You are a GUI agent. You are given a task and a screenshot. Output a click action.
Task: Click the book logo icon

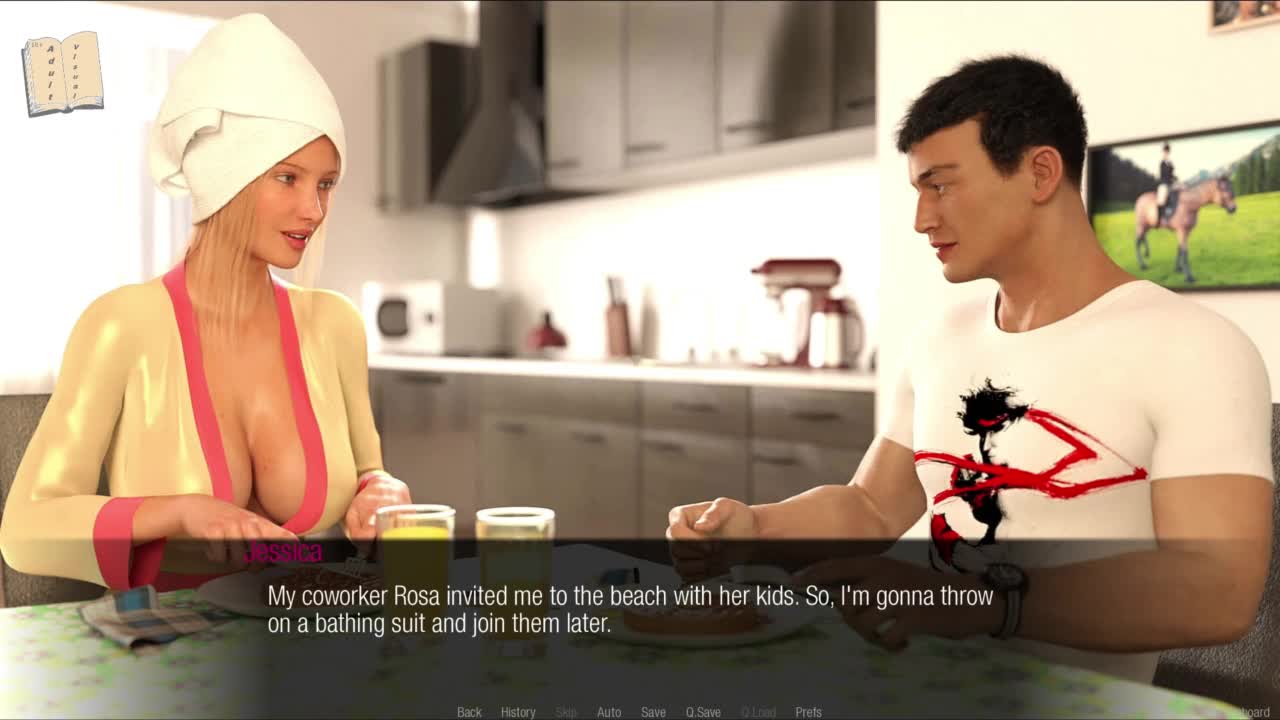[x=63, y=73]
